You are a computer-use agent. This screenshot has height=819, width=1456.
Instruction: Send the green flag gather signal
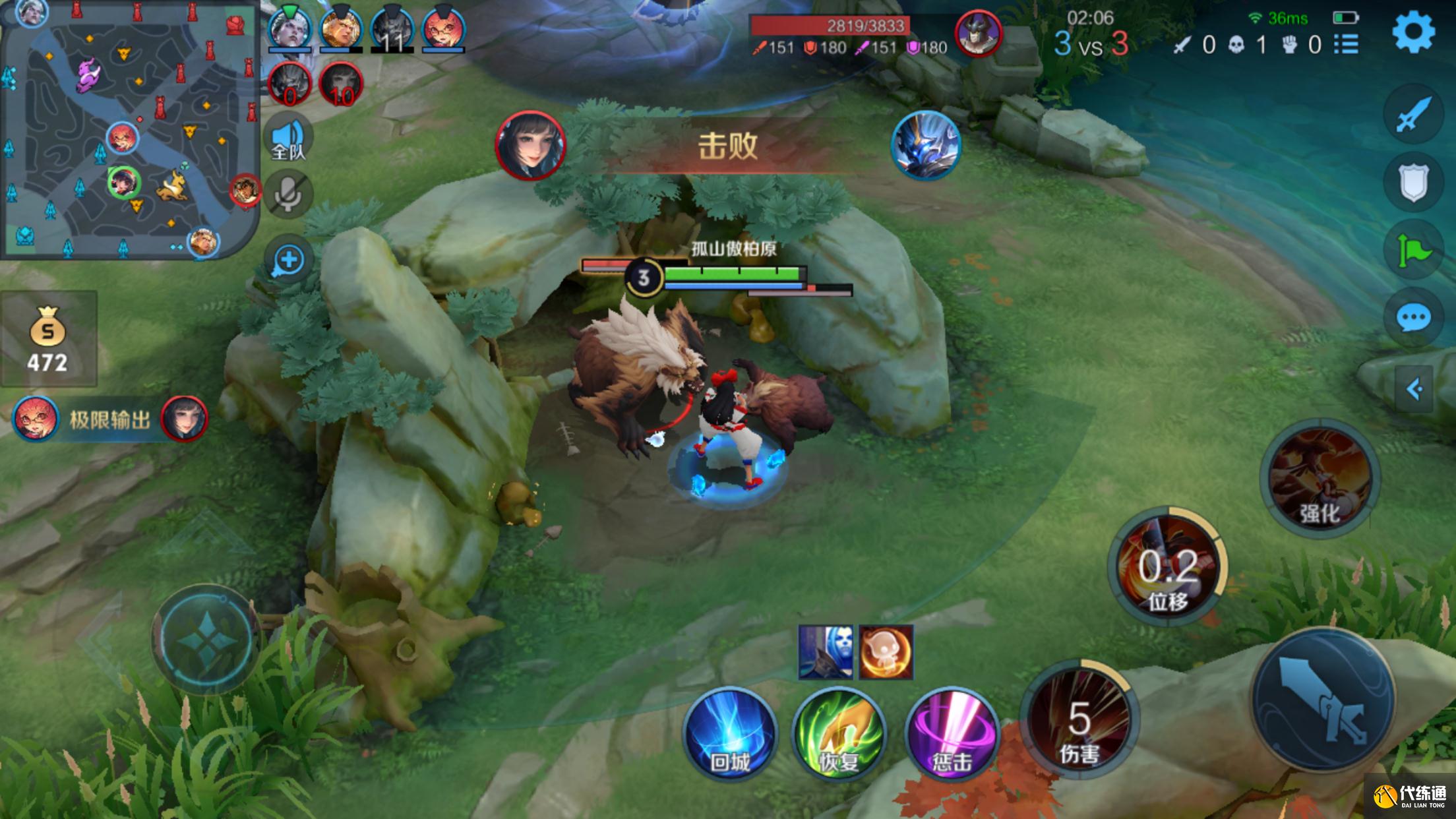tap(1413, 251)
